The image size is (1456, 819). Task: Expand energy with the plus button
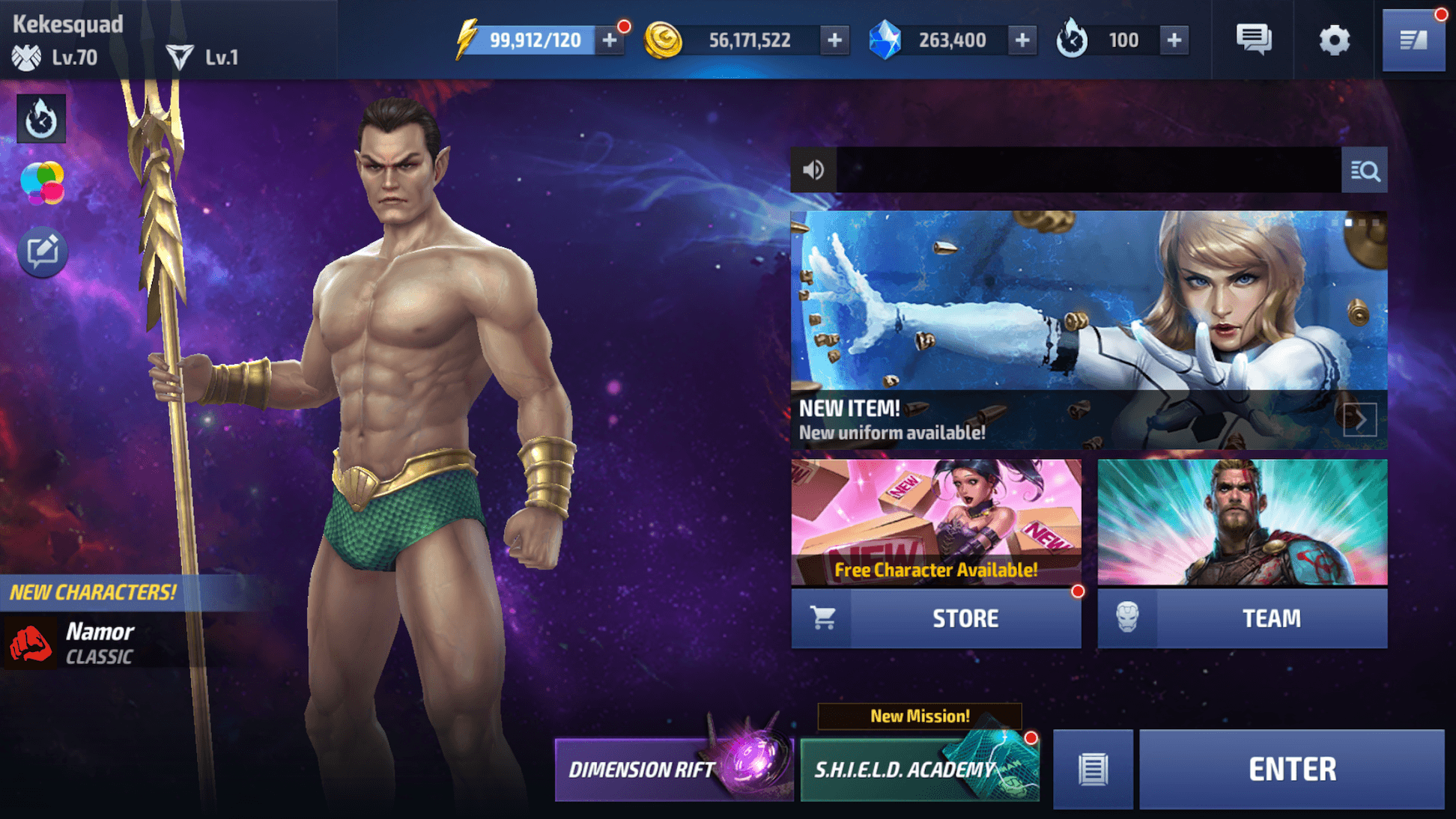click(609, 40)
